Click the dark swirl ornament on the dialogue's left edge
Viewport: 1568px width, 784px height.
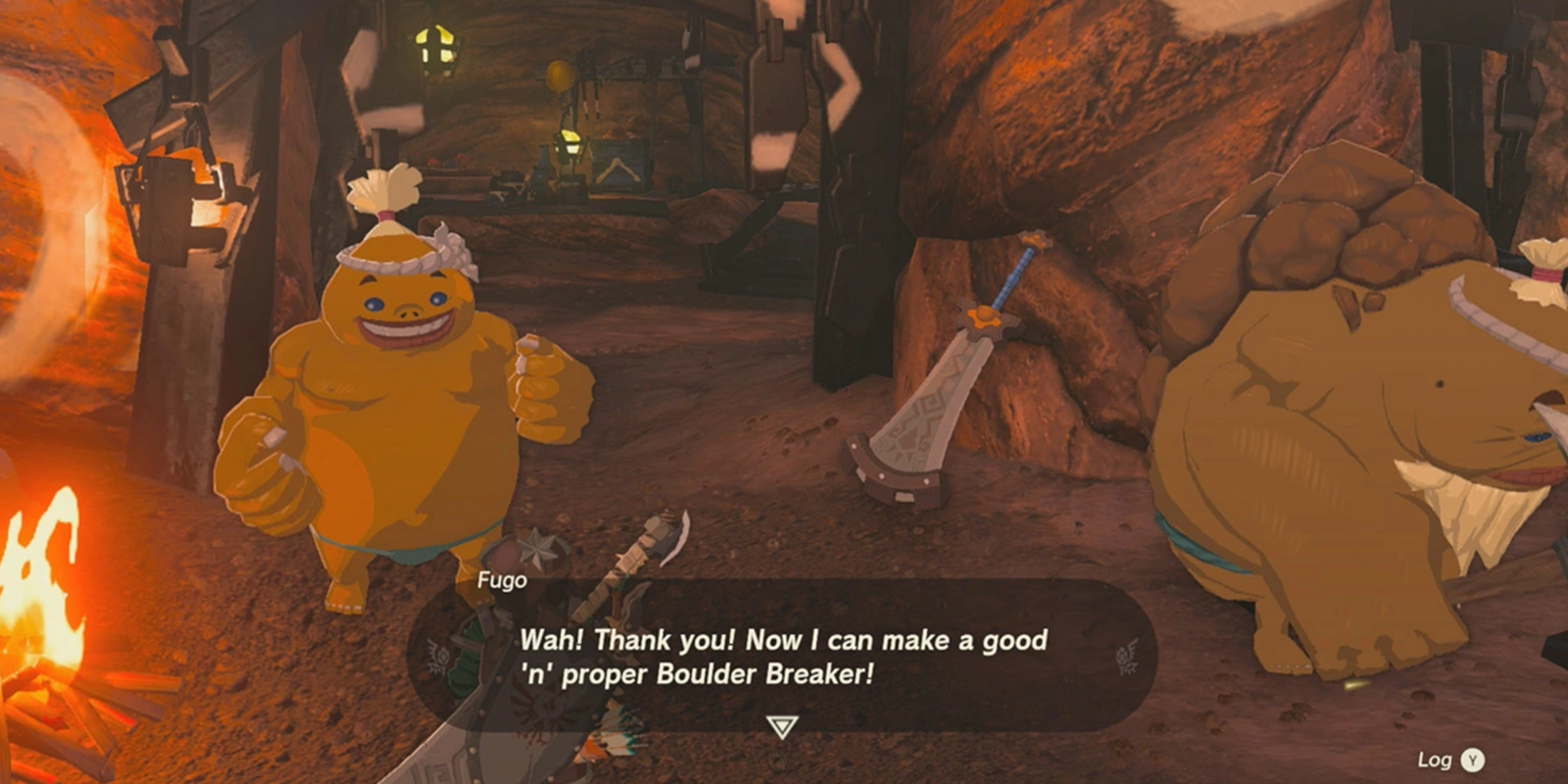coord(438,652)
